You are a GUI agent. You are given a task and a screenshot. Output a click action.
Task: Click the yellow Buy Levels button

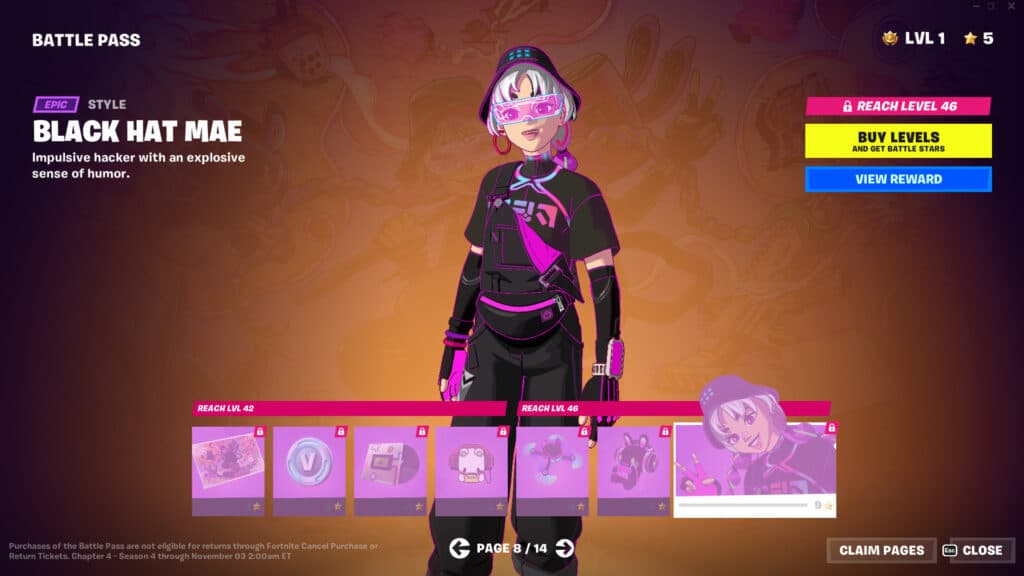[898, 140]
